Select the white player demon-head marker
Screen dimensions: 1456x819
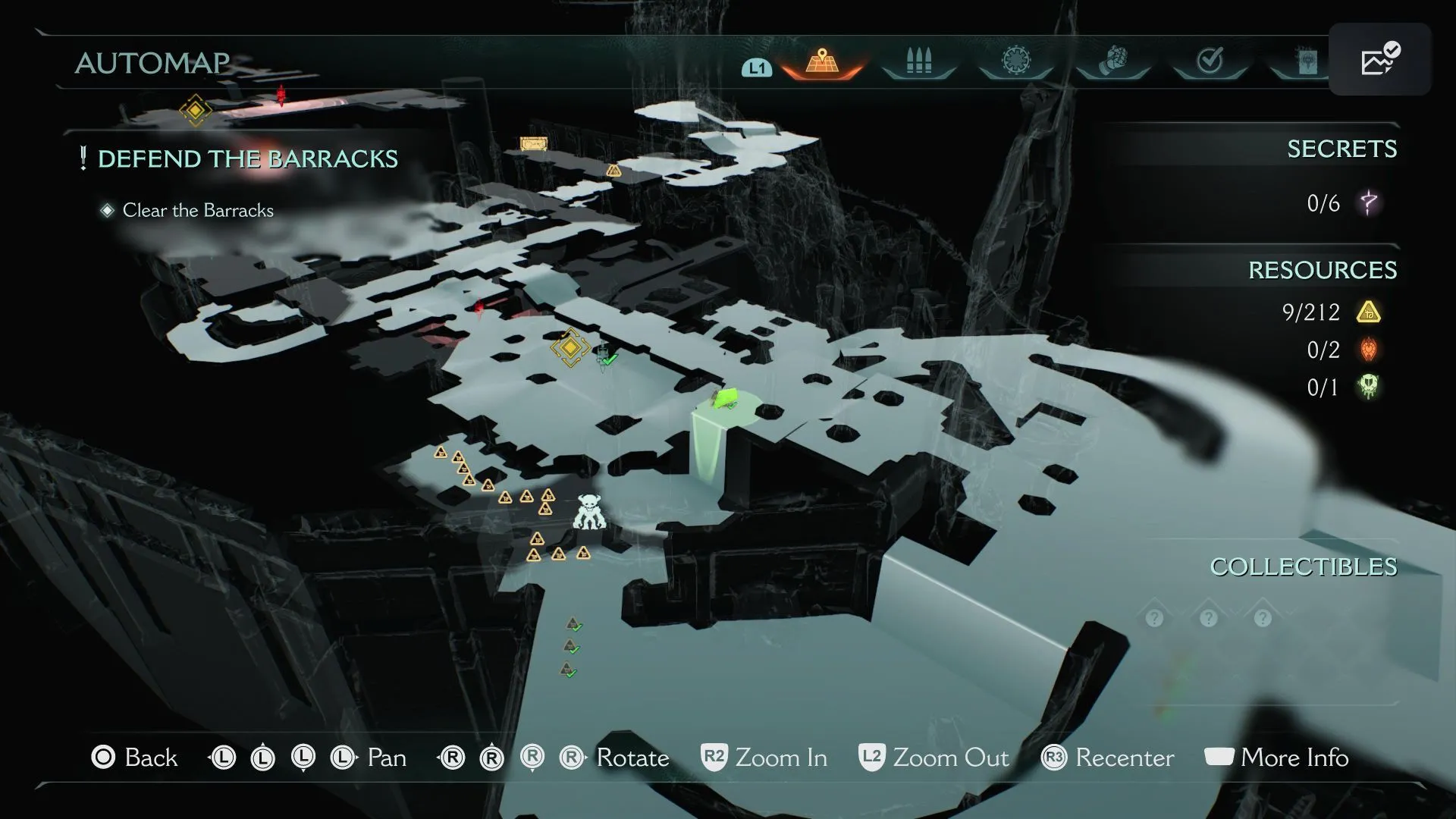pos(589,512)
